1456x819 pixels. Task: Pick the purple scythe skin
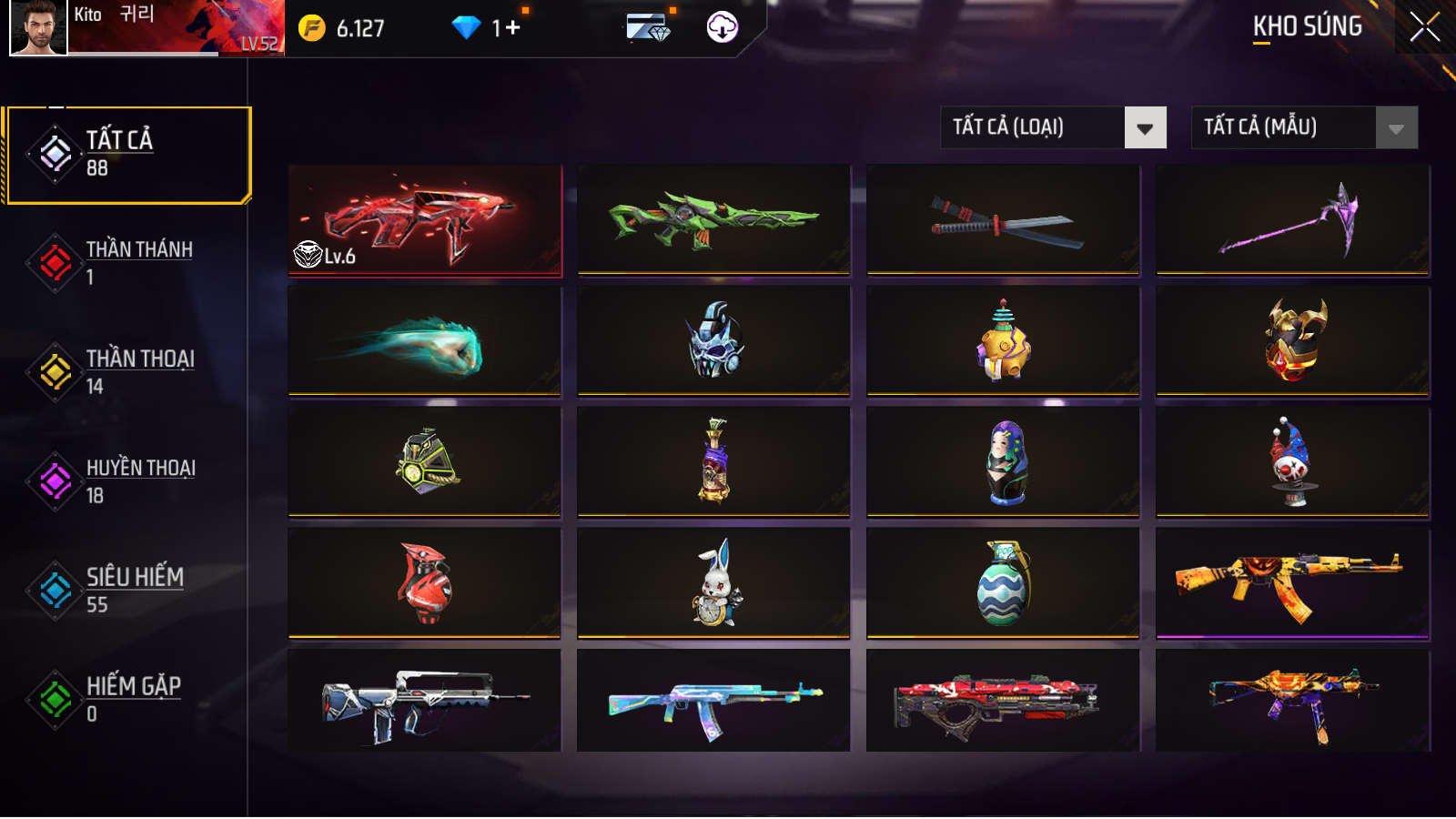1292,219
